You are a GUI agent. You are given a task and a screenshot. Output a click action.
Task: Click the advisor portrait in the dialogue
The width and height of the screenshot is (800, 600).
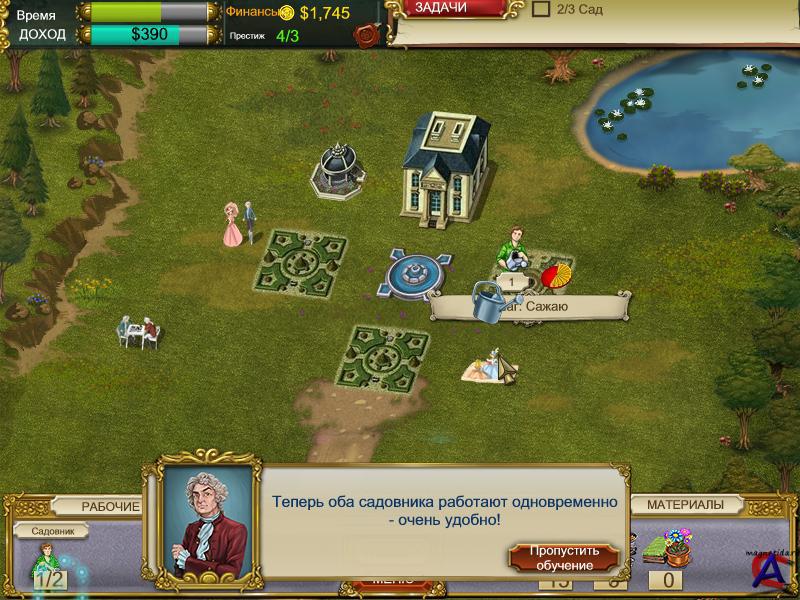tap(206, 520)
